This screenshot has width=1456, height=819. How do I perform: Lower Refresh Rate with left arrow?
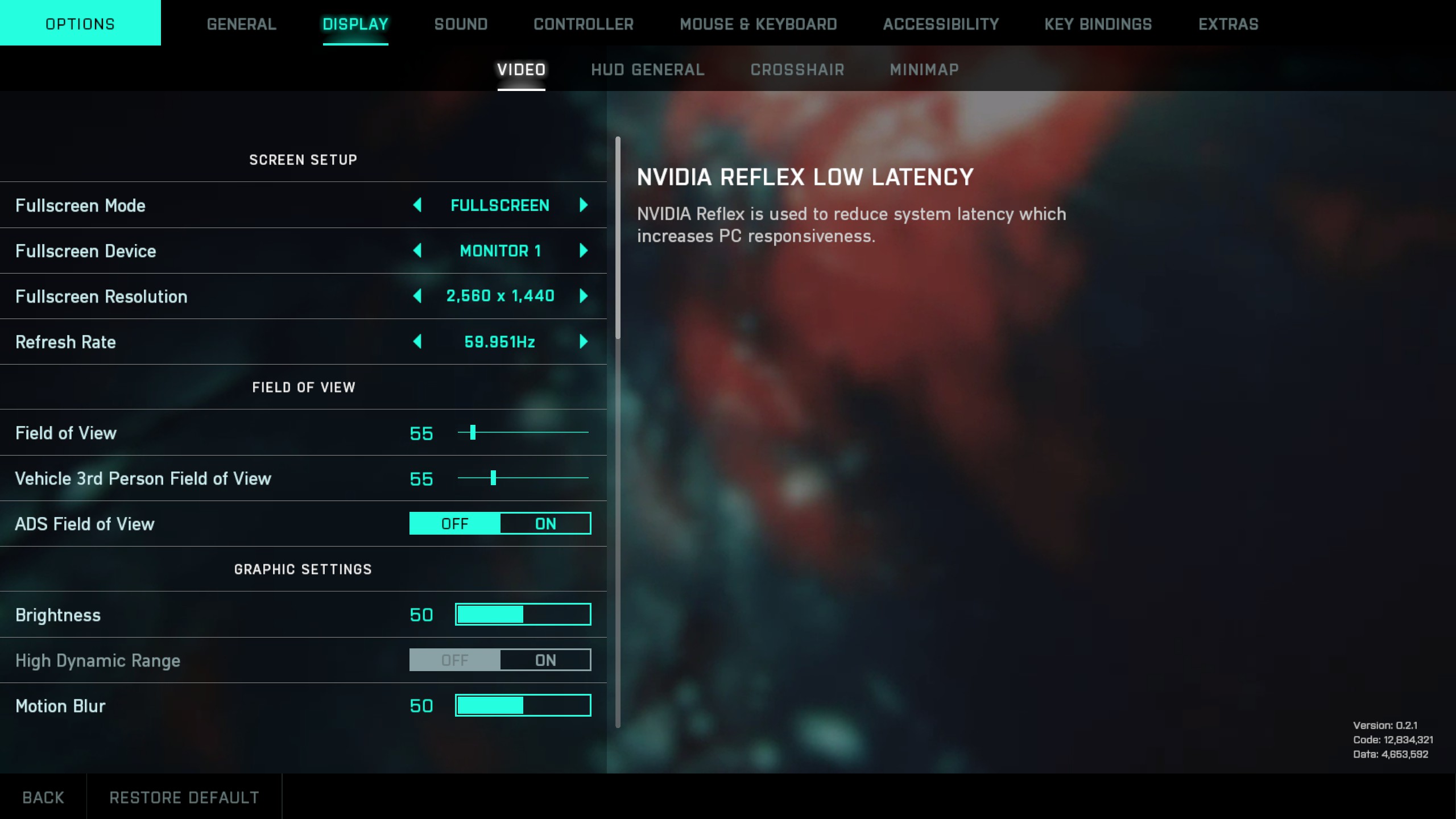pyautogui.click(x=417, y=341)
